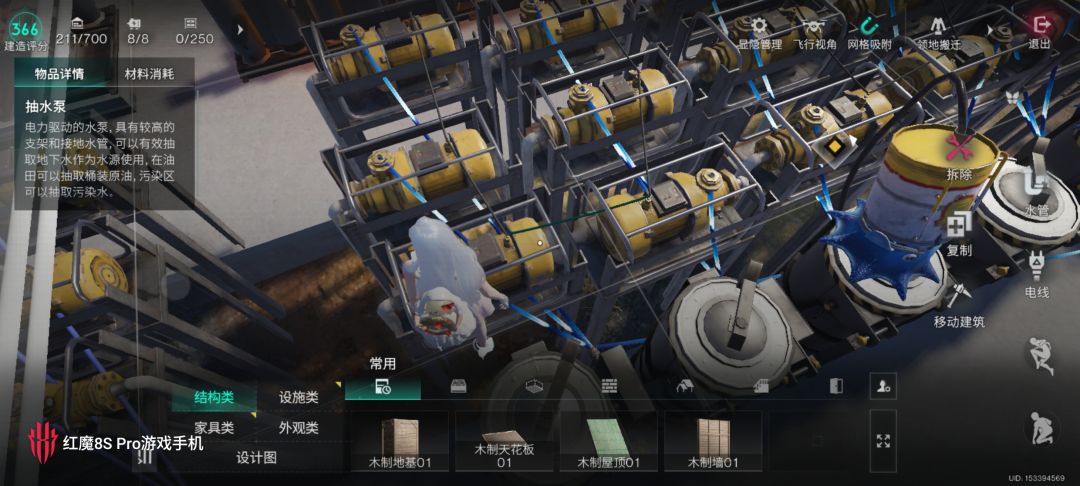Select the 木制天花板01 wooden ceiling
1080x486 pixels.
505,441
